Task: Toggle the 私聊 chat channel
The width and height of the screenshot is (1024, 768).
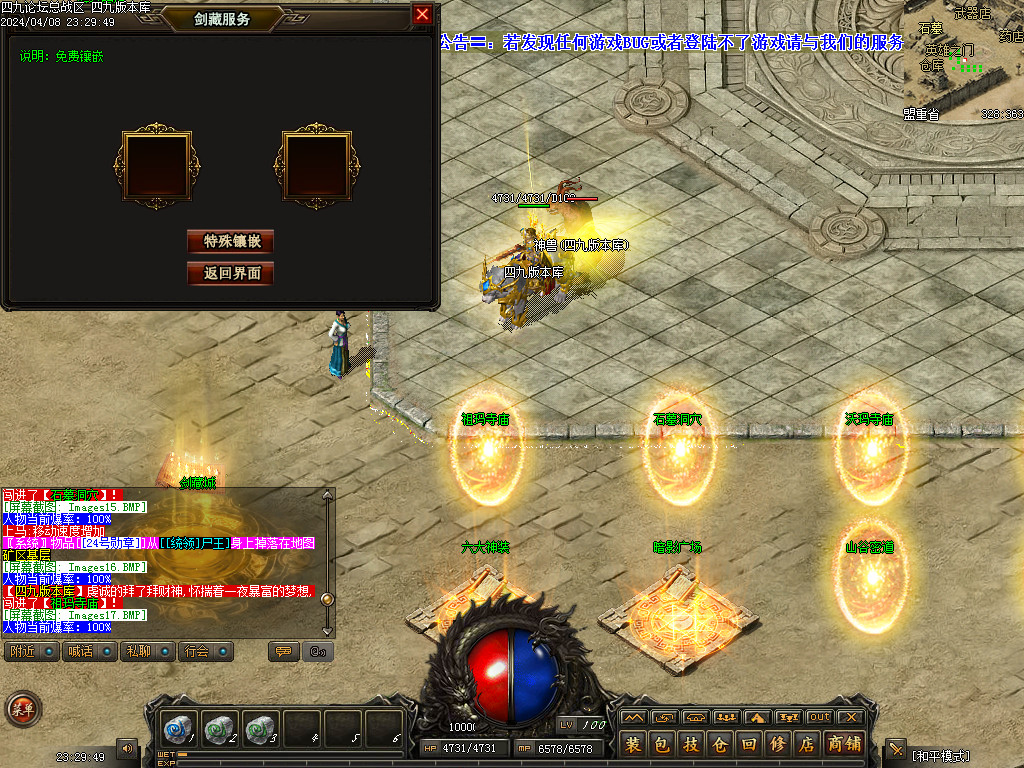Action: click(146, 652)
